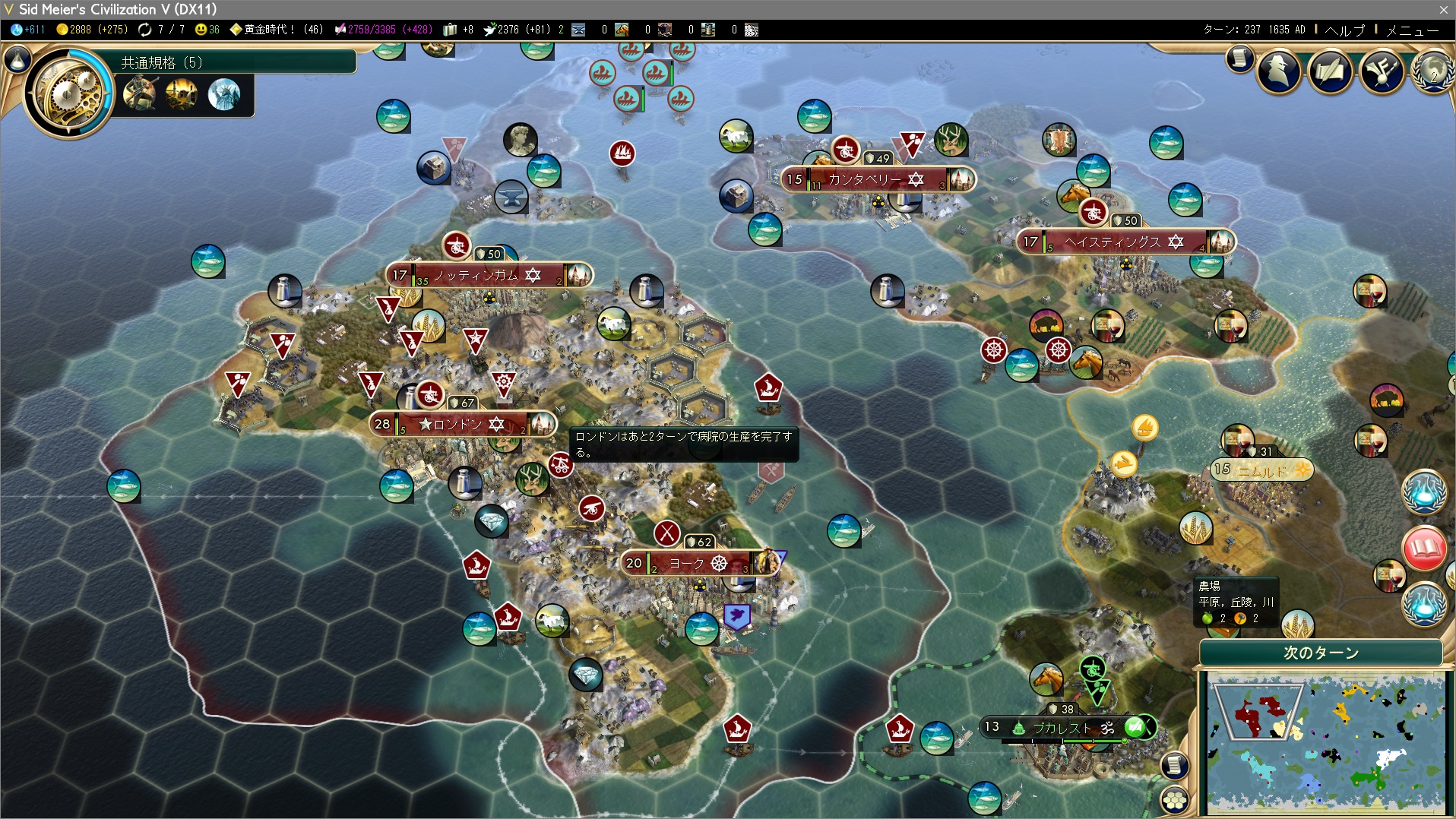
Task: Open the ヨーク city banner
Action: click(x=698, y=563)
